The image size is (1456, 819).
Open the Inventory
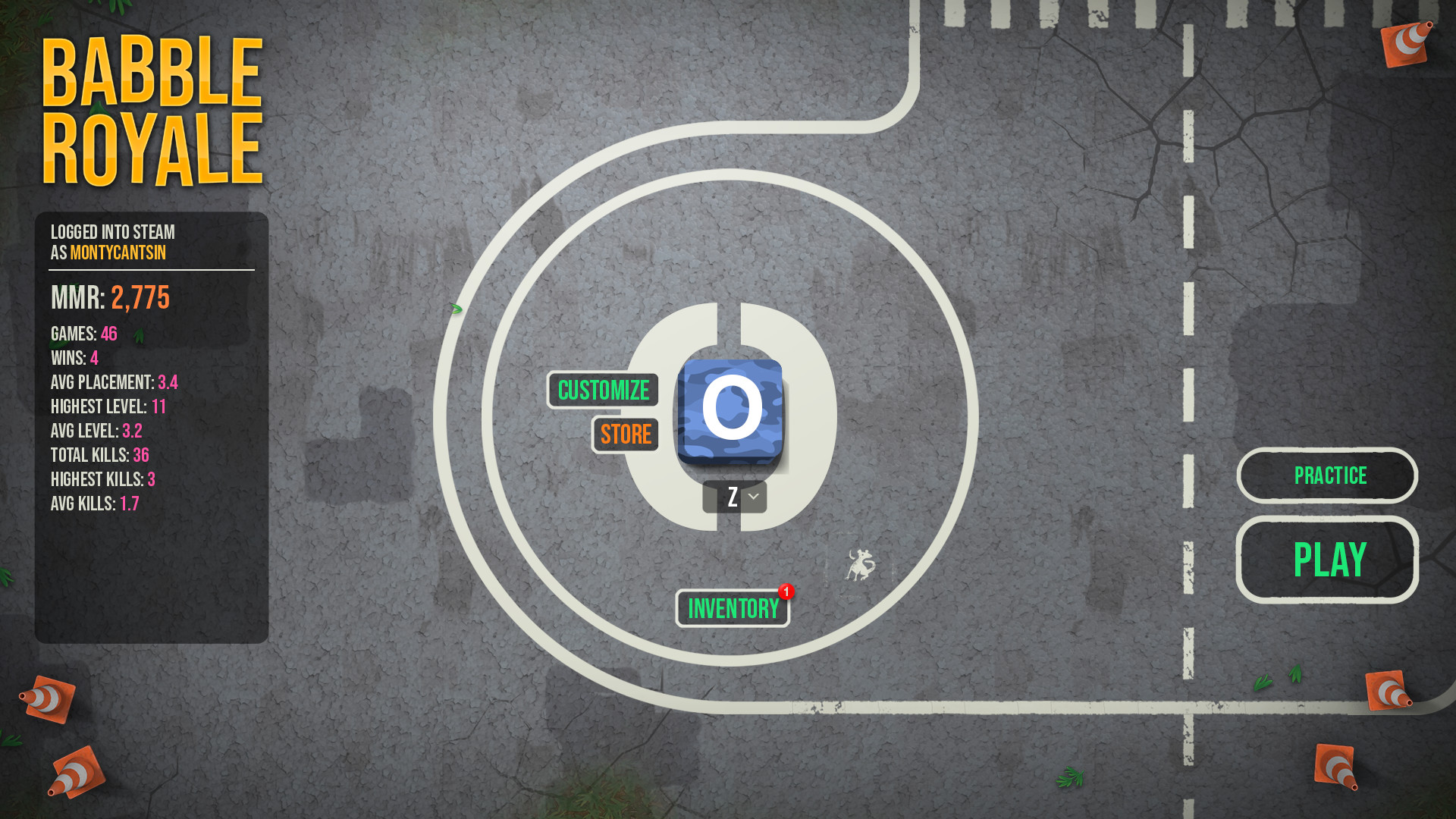pyautogui.click(x=731, y=607)
